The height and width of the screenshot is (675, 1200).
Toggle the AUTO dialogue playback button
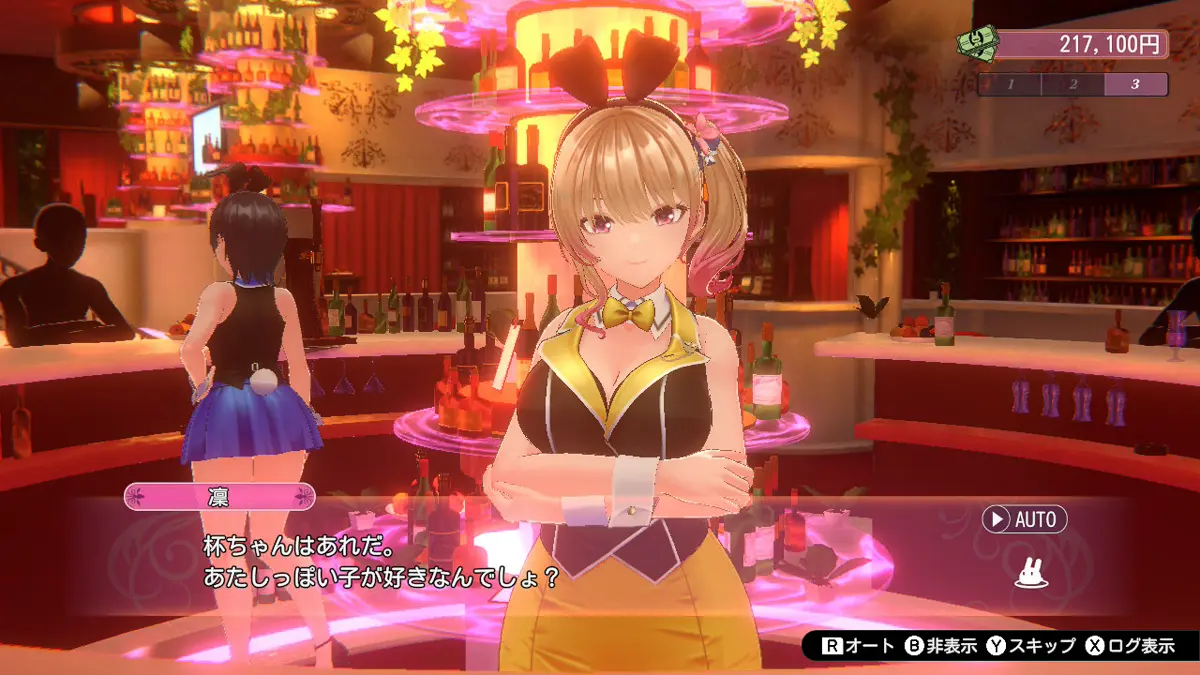[x=1024, y=519]
